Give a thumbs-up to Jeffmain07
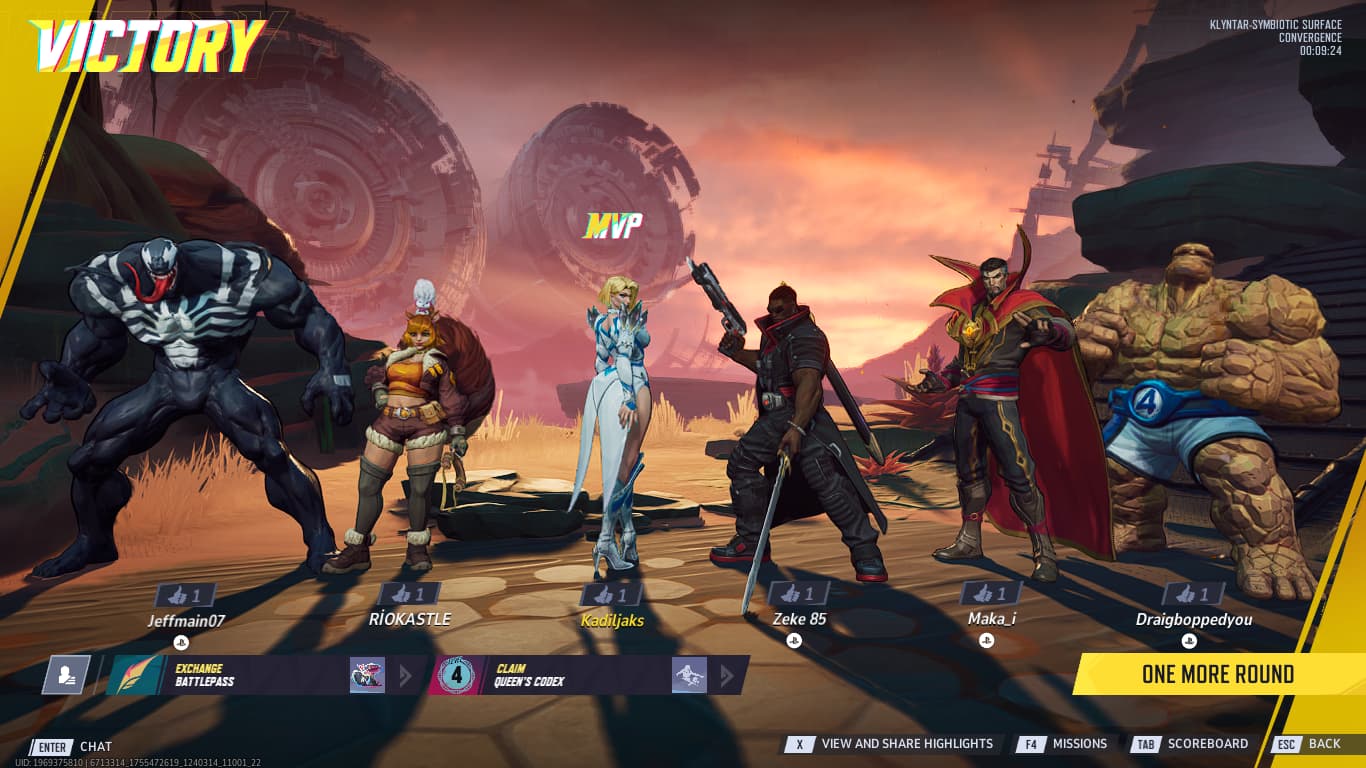 (186, 596)
